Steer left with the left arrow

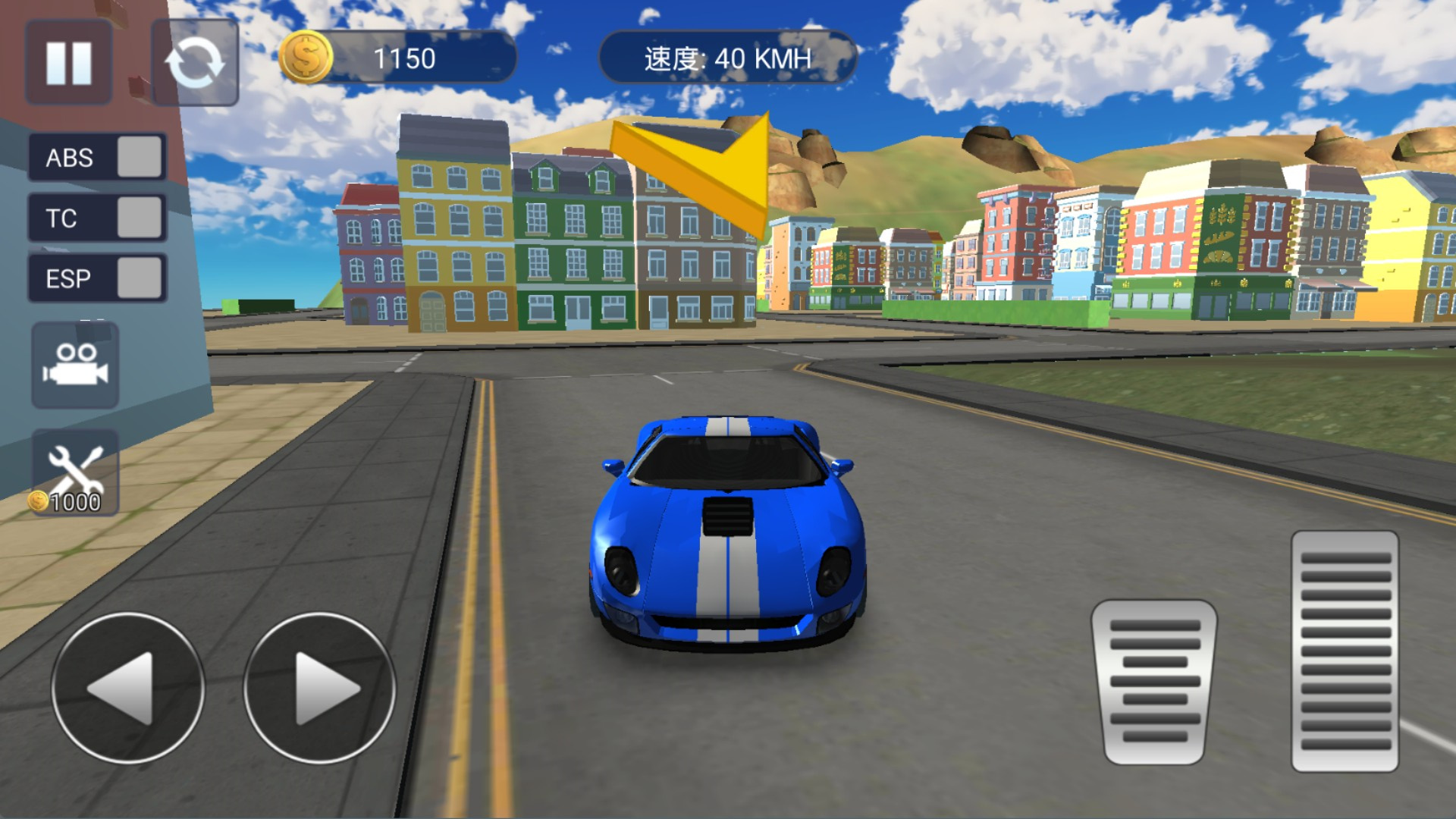tap(127, 688)
